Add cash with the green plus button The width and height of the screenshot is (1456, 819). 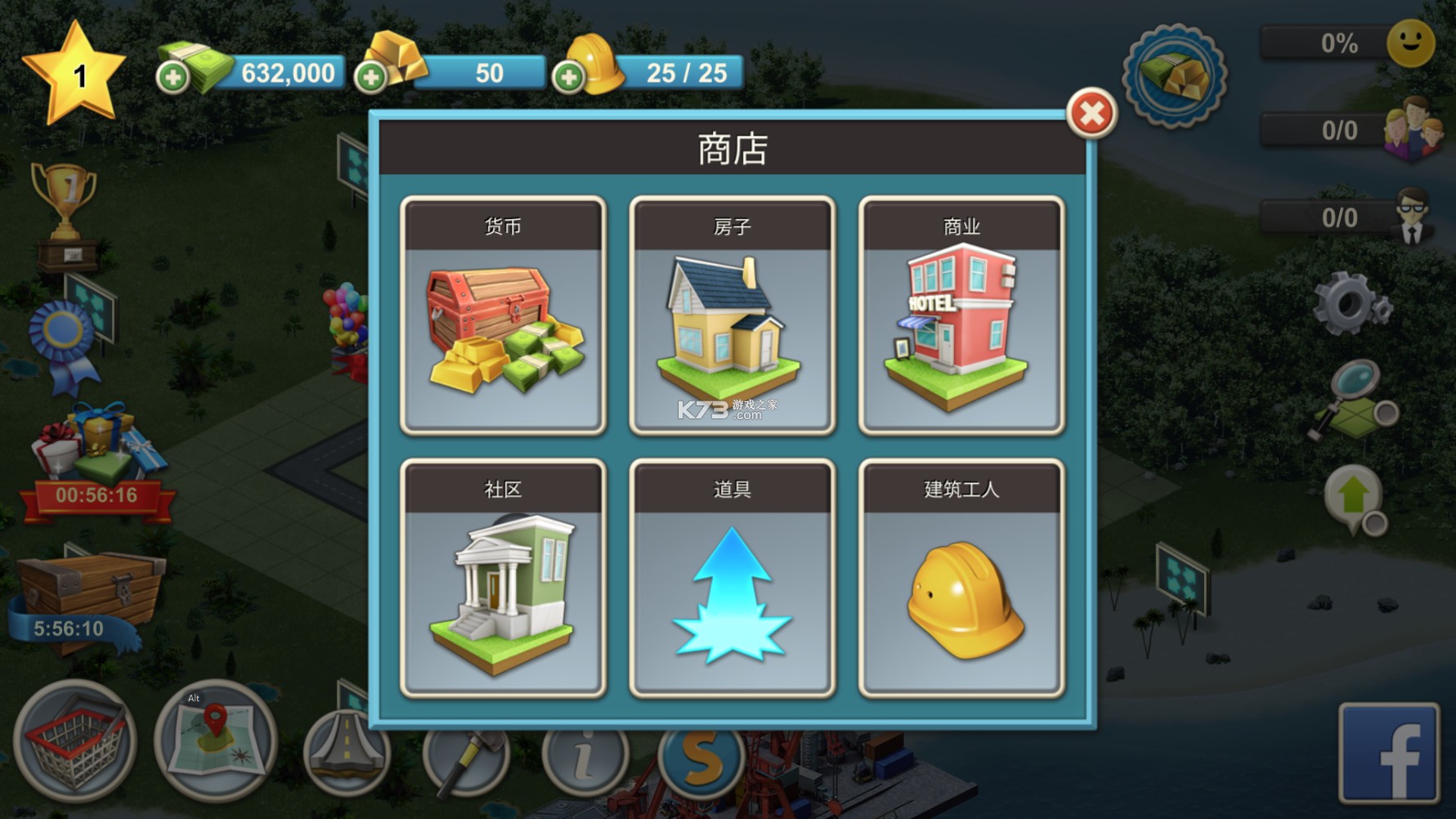click(173, 74)
